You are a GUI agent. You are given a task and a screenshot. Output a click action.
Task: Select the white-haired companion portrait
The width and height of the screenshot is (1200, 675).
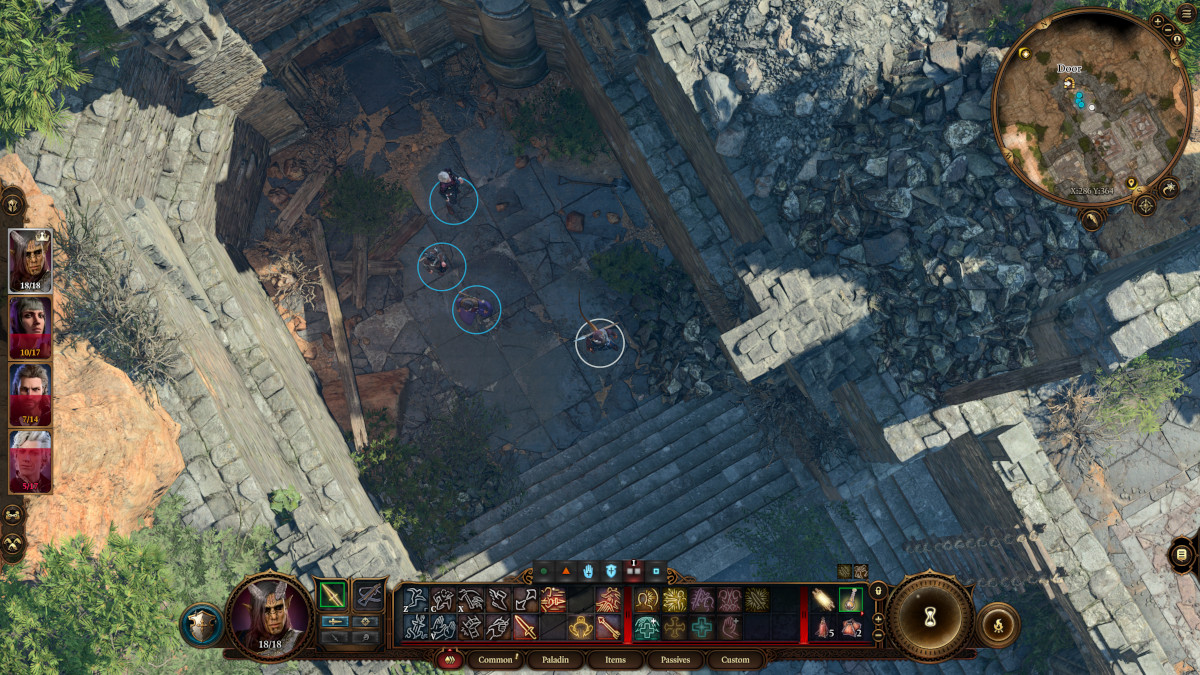(x=30, y=460)
